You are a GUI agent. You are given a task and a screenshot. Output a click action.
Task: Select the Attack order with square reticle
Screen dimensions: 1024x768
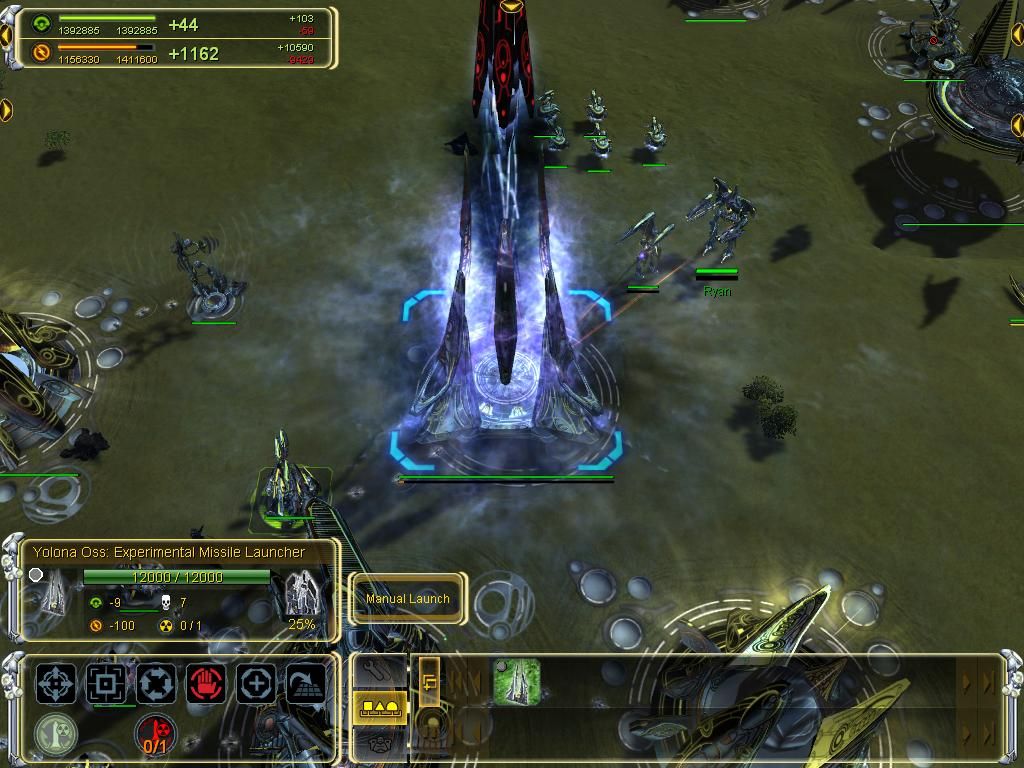(x=105, y=684)
